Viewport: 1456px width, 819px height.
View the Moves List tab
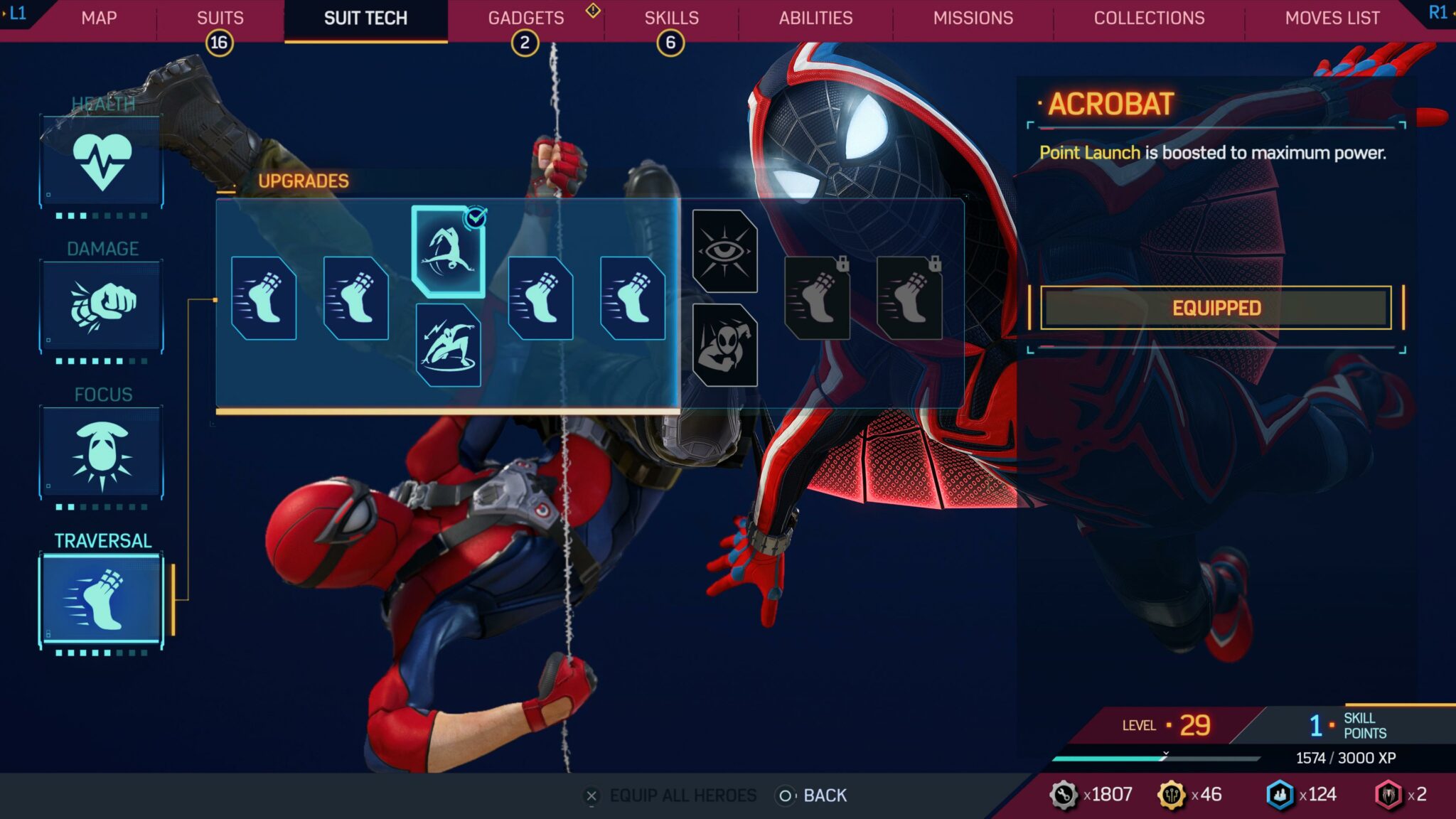[1332, 18]
